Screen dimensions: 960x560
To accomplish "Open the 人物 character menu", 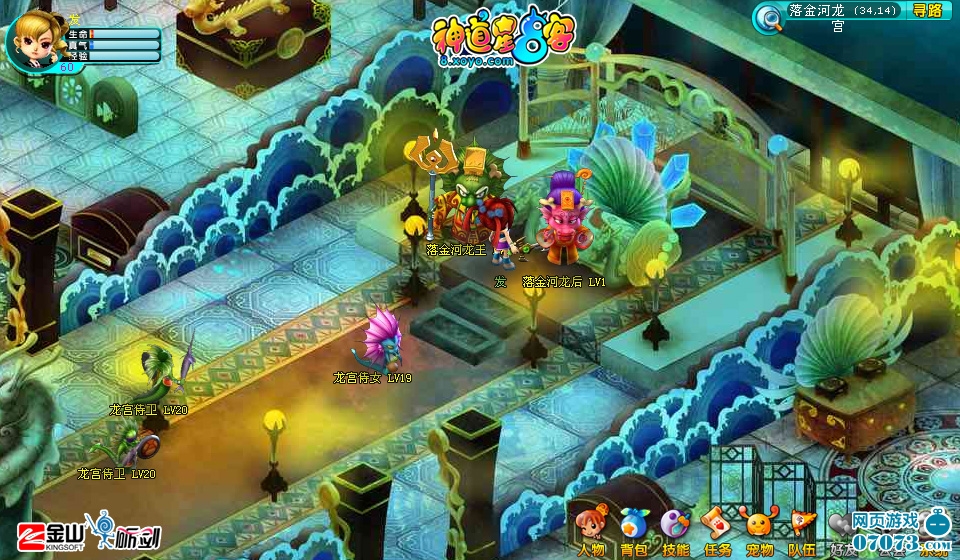I will tap(590, 531).
